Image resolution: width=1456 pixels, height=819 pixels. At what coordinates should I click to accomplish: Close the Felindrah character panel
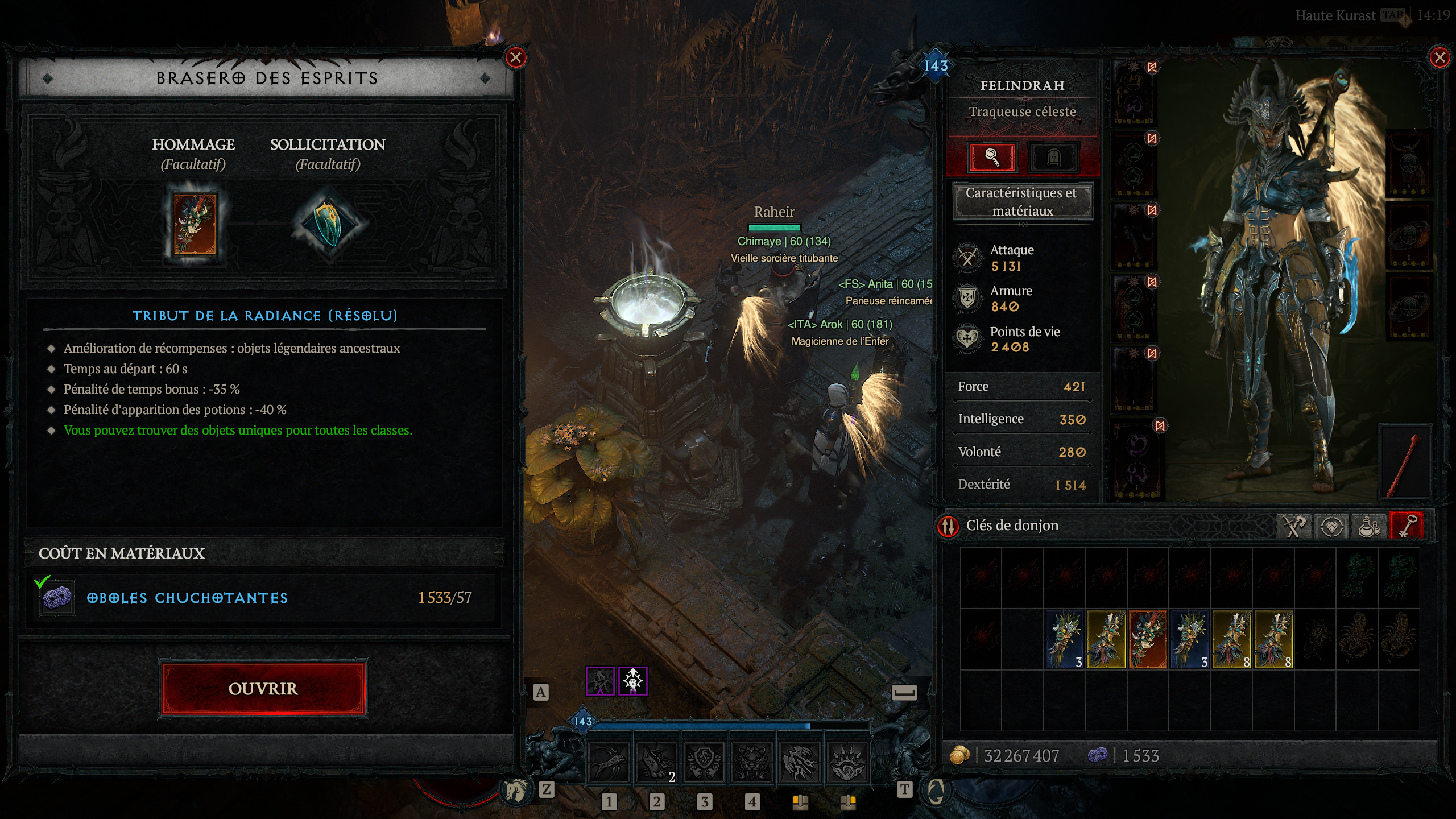click(x=1440, y=57)
